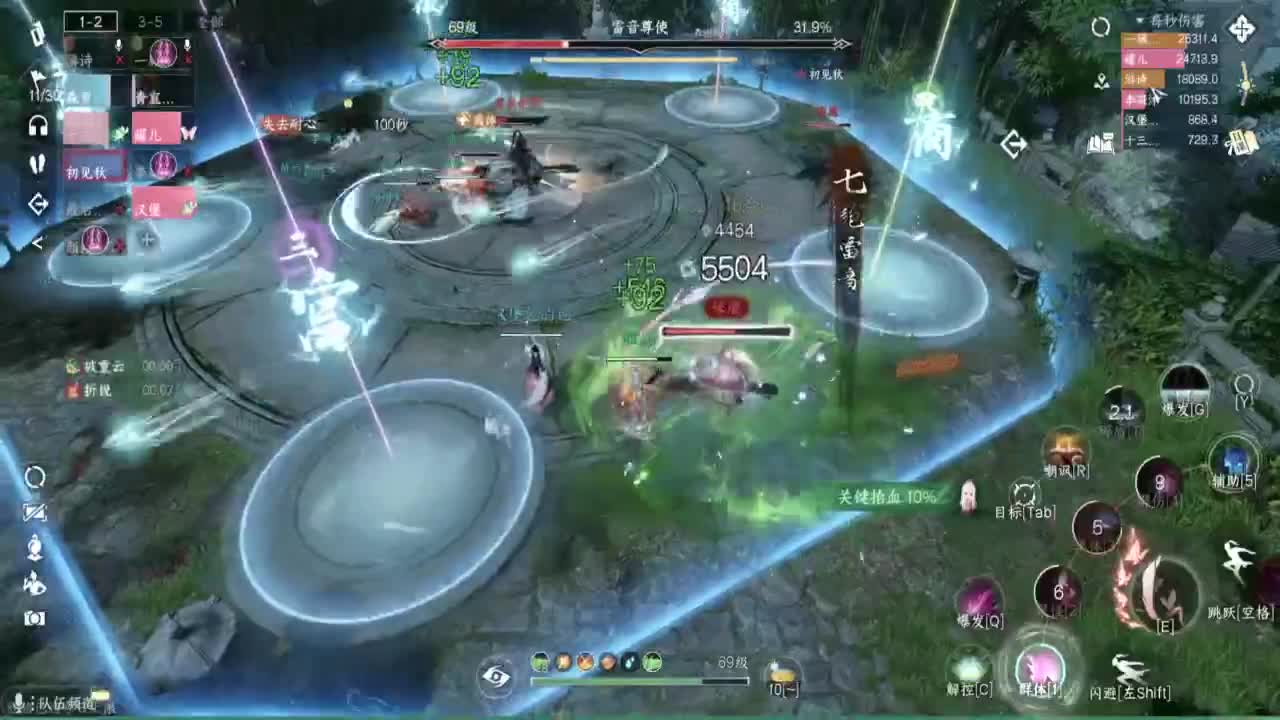Viewport: 1280px width, 720px height.
Task: Open the 全部 member filter dropdown
Action: 212,22
